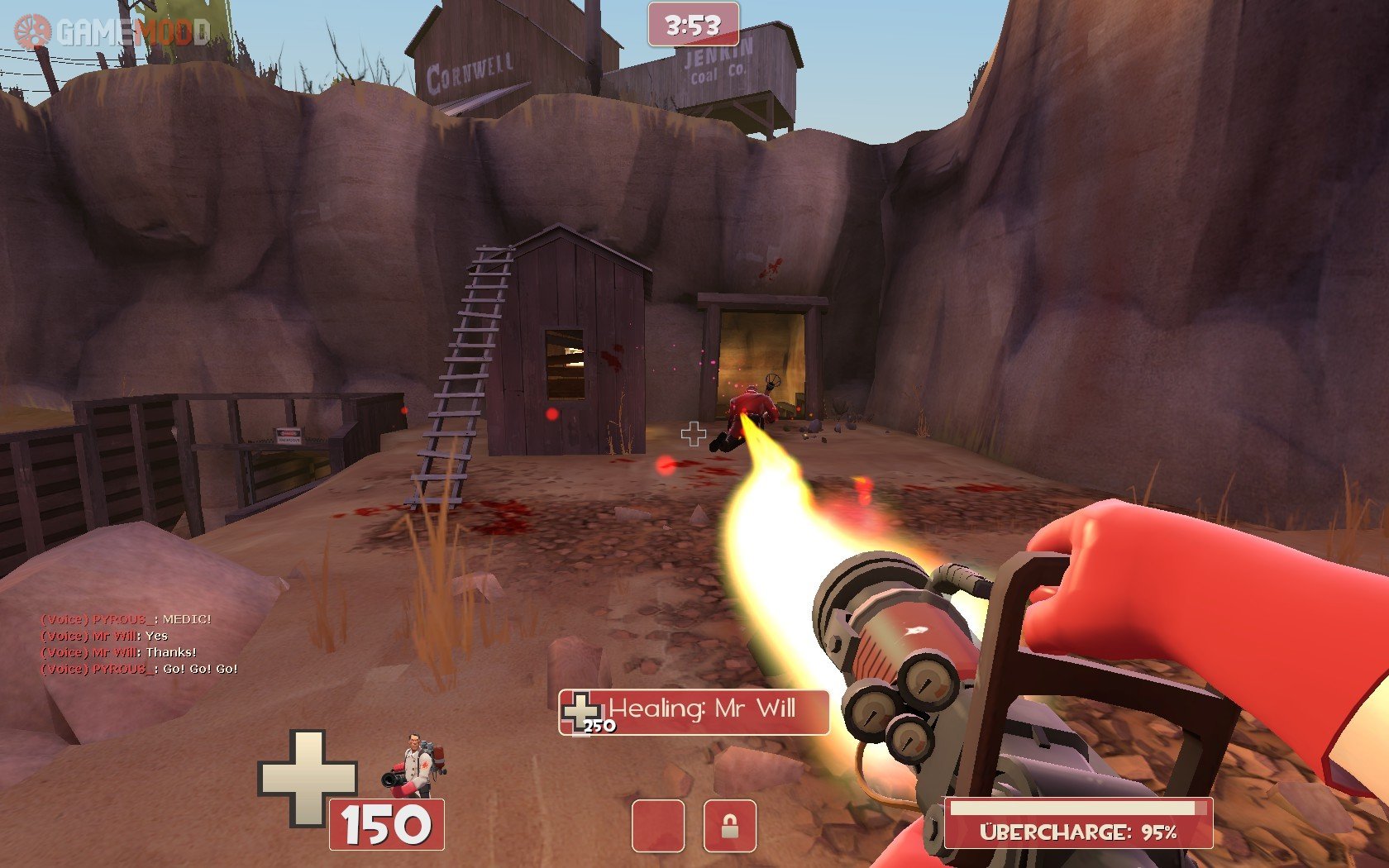
Task: Select the unlocked red control point icon
Action: [658, 825]
